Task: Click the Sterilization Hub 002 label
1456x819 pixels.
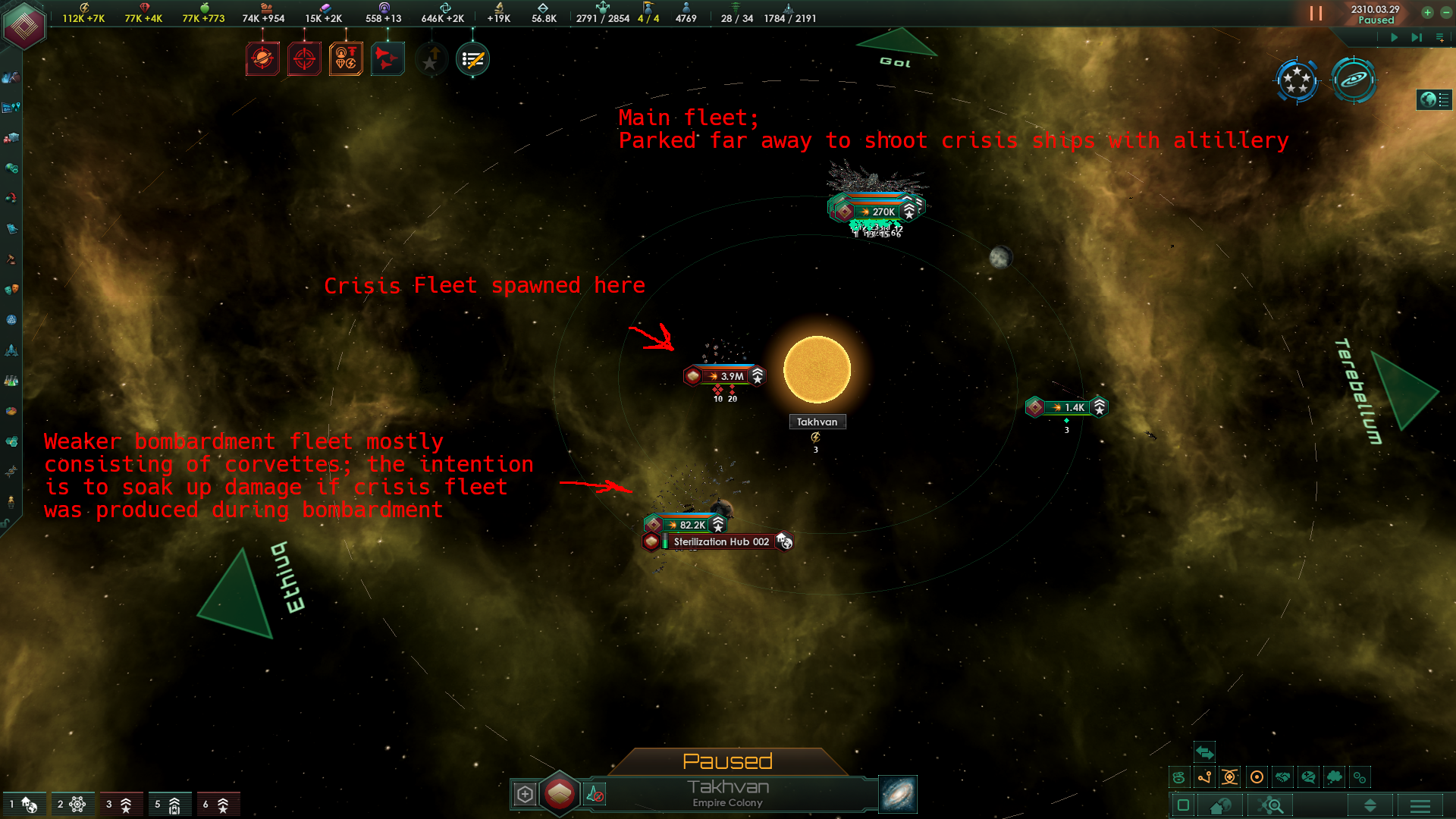Action: tap(720, 541)
